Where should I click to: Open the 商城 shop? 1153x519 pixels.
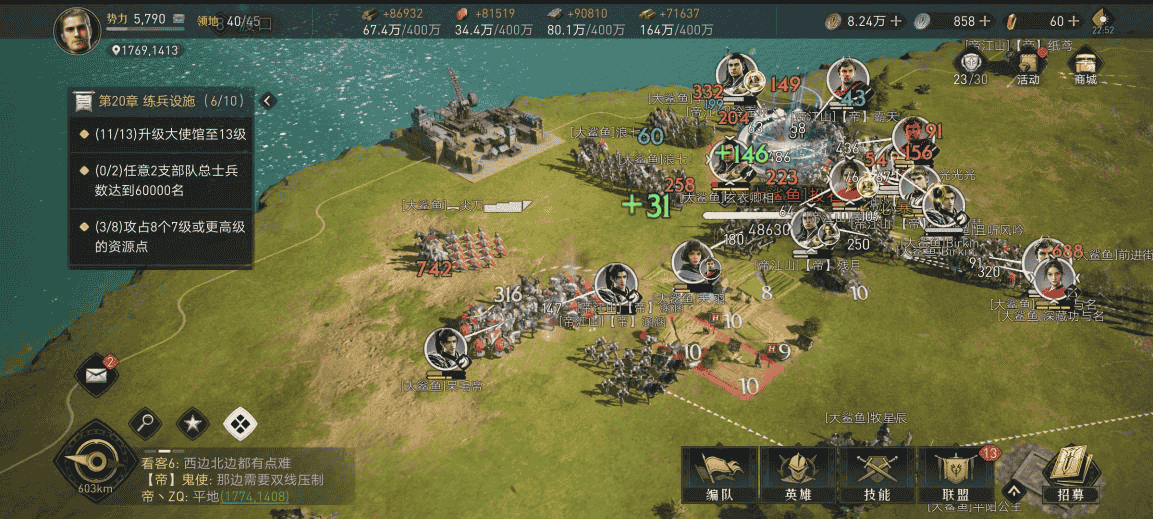tap(1085, 65)
